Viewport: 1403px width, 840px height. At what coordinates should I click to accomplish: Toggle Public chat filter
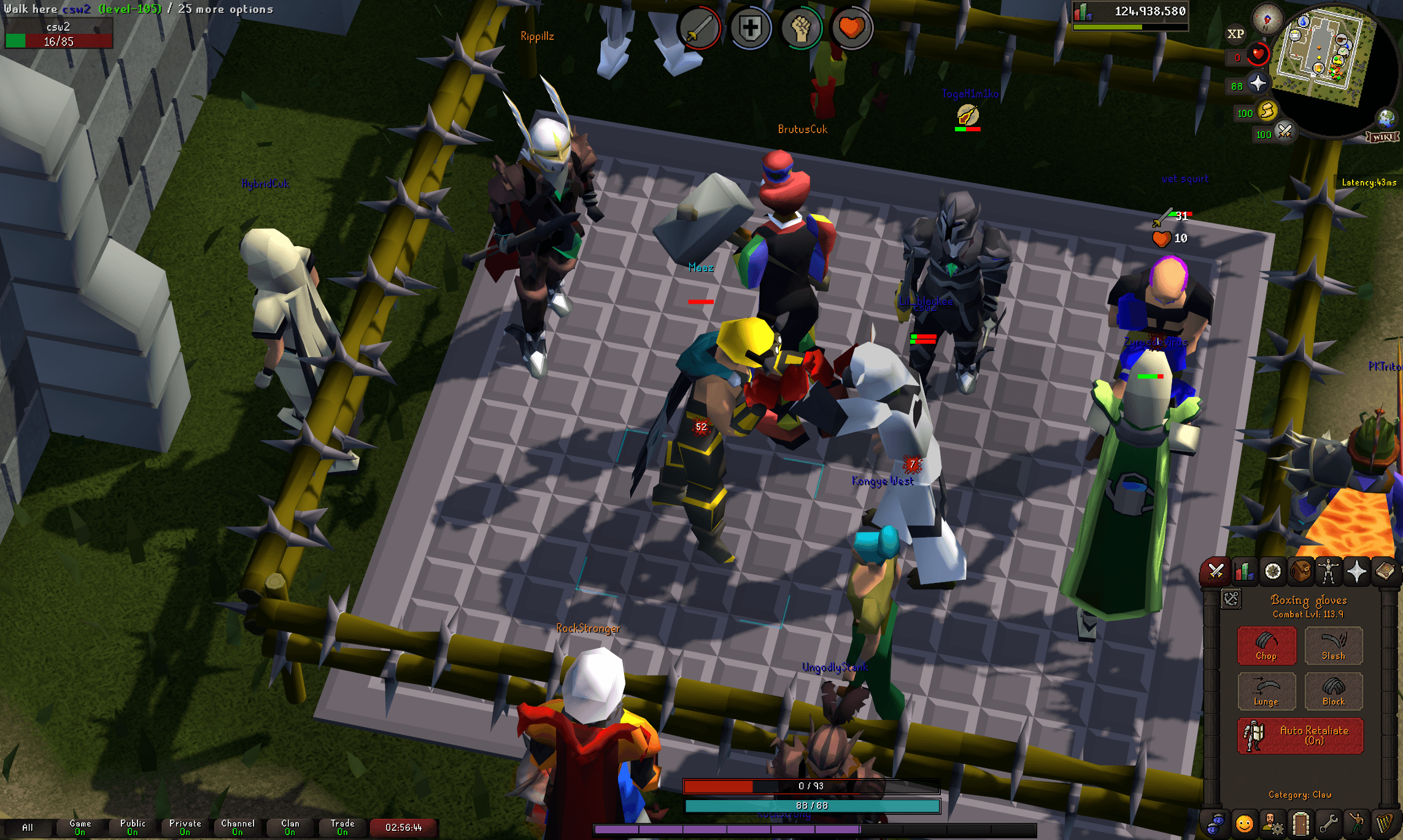coord(132,827)
